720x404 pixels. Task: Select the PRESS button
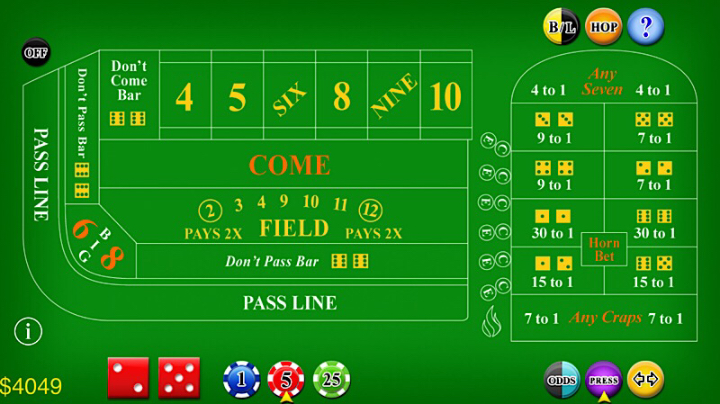point(604,380)
